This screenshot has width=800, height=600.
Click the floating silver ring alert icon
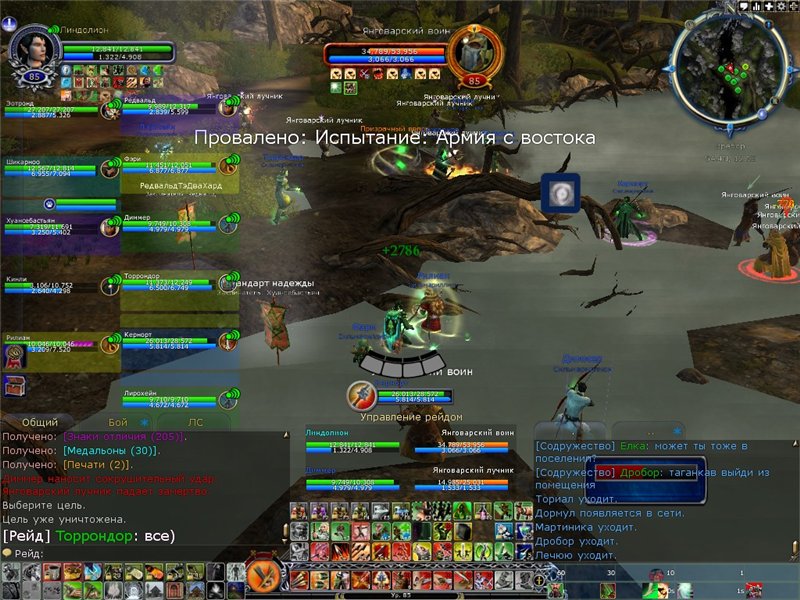(x=561, y=193)
